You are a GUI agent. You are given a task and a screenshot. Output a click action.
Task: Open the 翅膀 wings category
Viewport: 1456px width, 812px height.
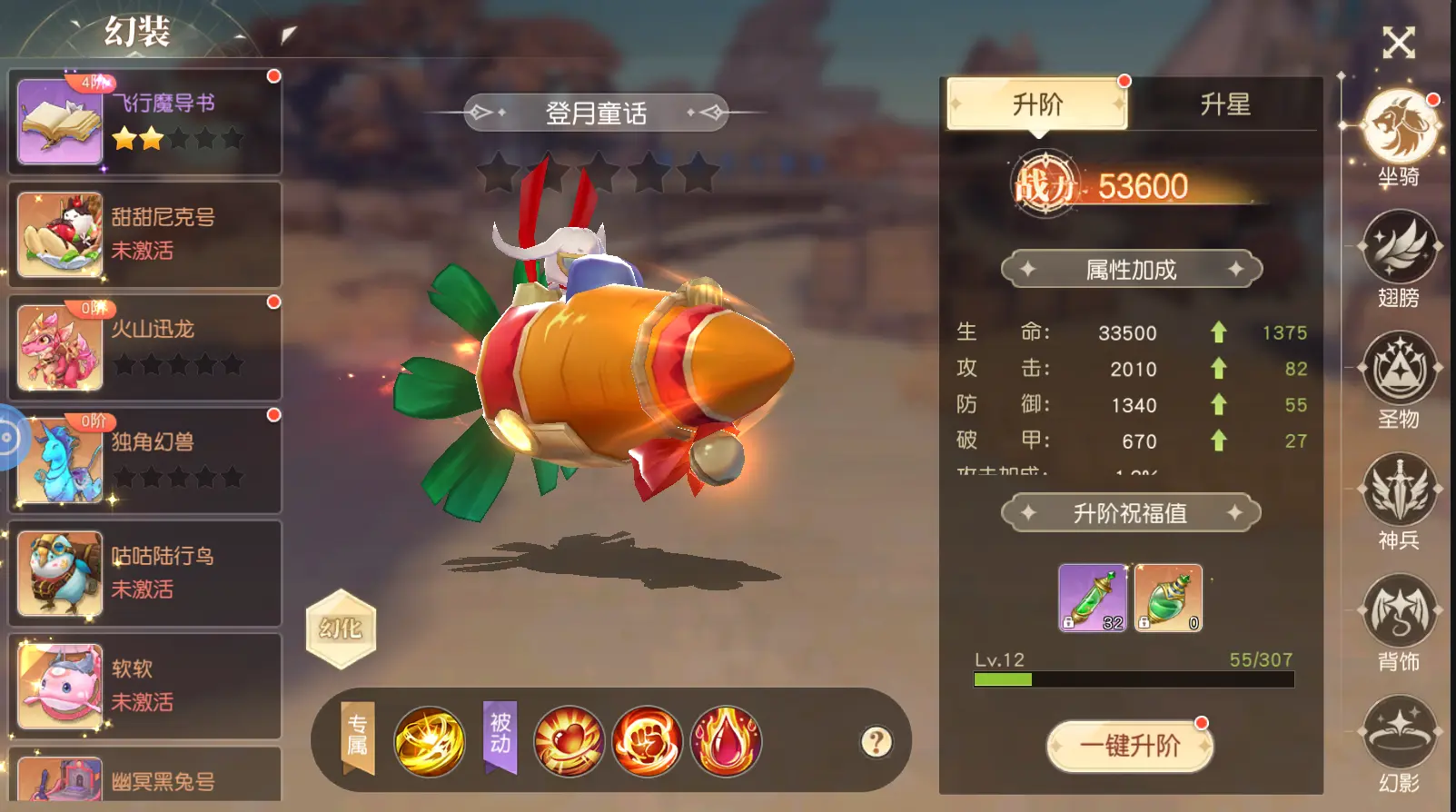point(1399,249)
